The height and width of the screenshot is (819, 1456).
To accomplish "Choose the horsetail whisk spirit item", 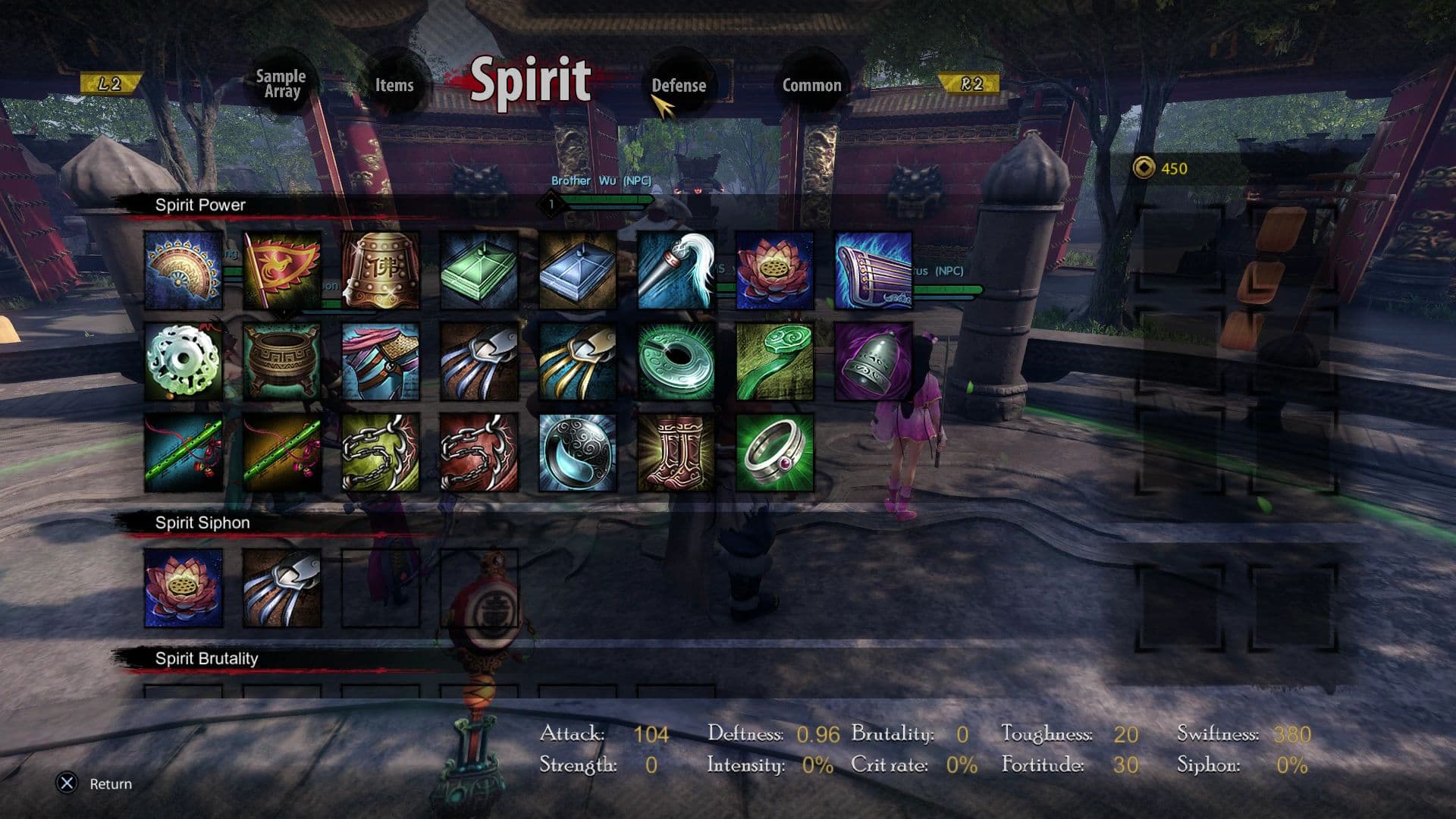I will 680,271.
